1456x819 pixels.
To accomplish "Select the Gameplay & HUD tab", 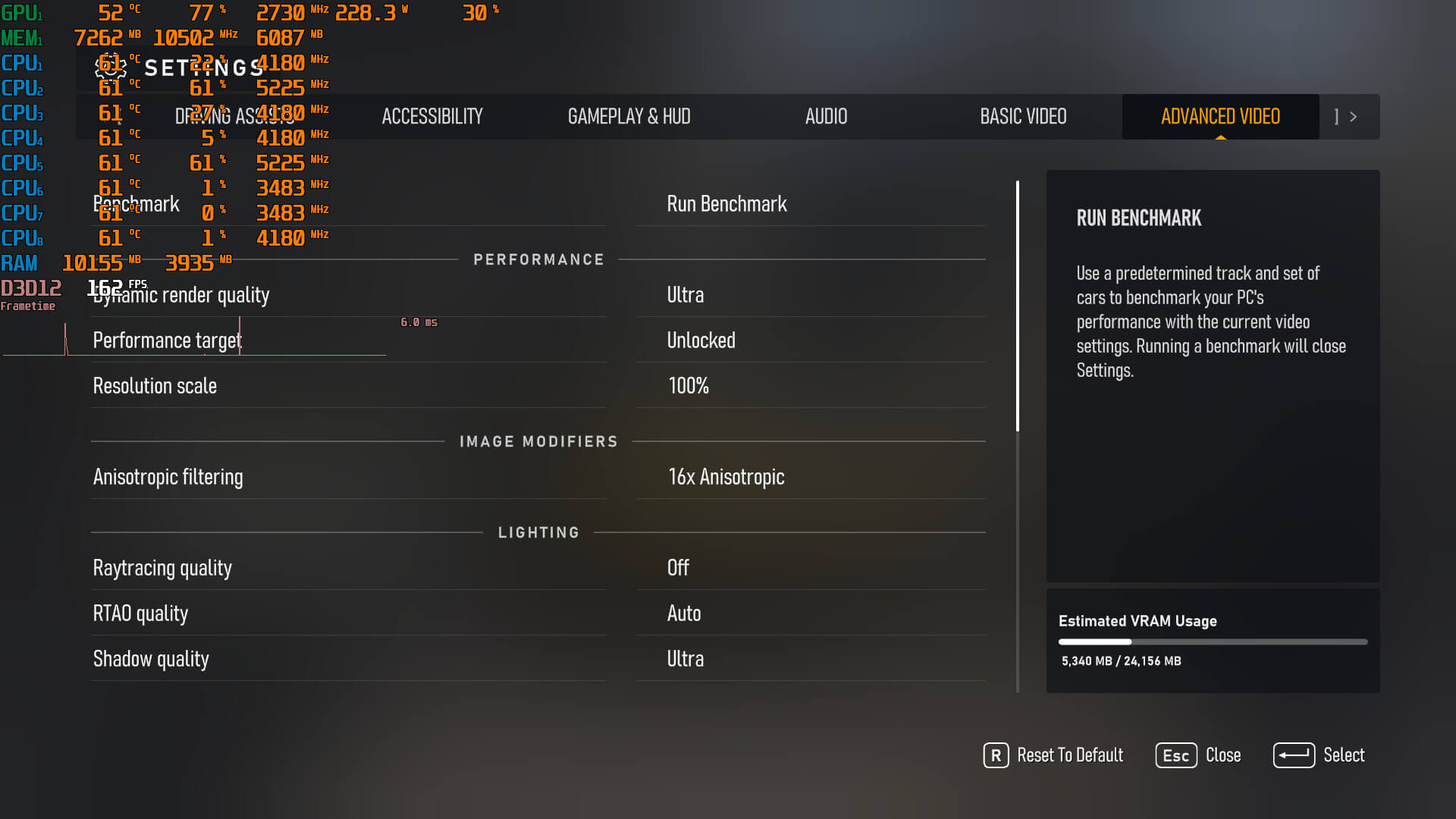I will coord(630,117).
